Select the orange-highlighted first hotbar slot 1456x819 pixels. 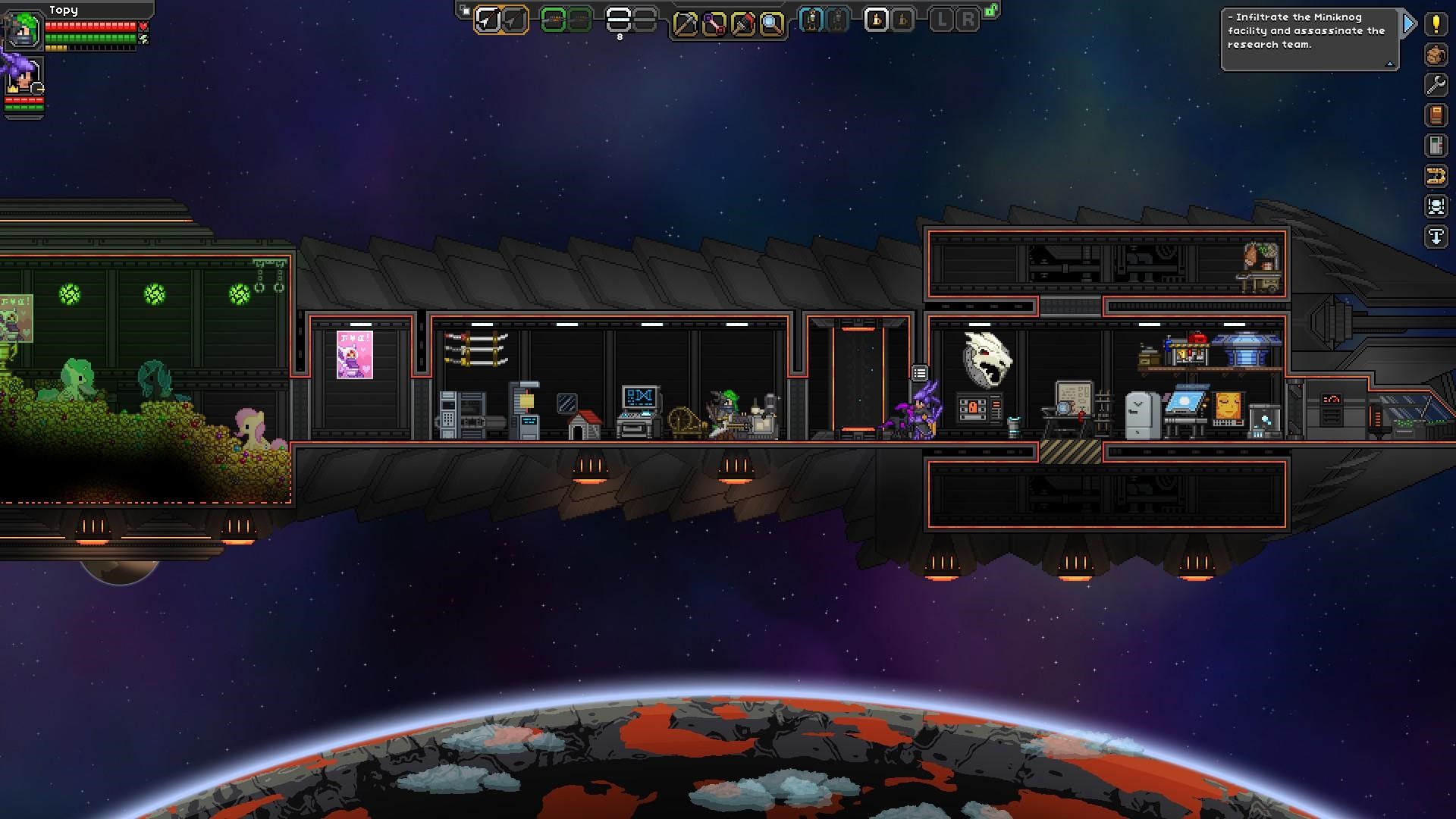coord(488,20)
